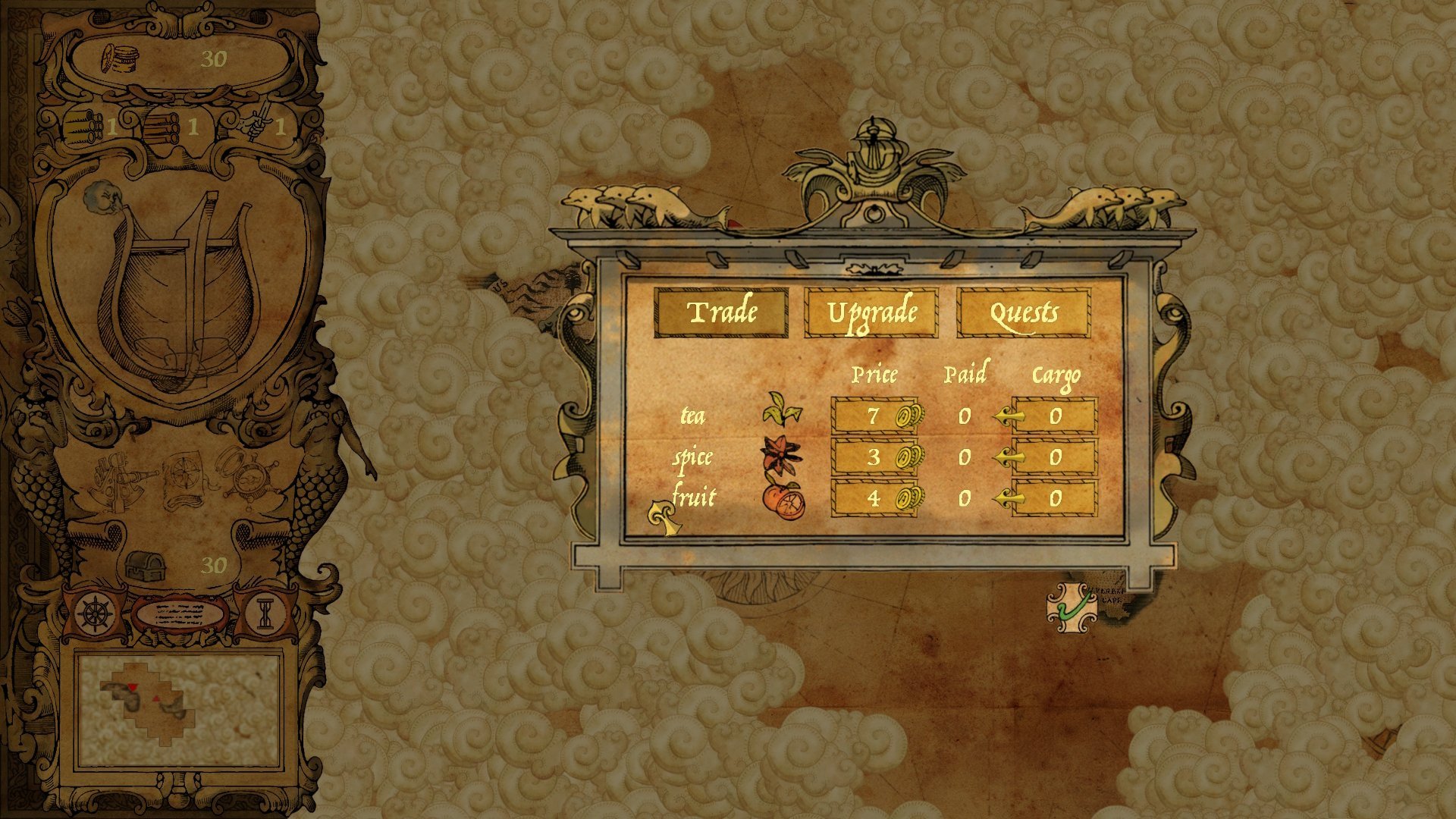
Task: Sell fruit from the cargo box
Action: tap(1054, 498)
